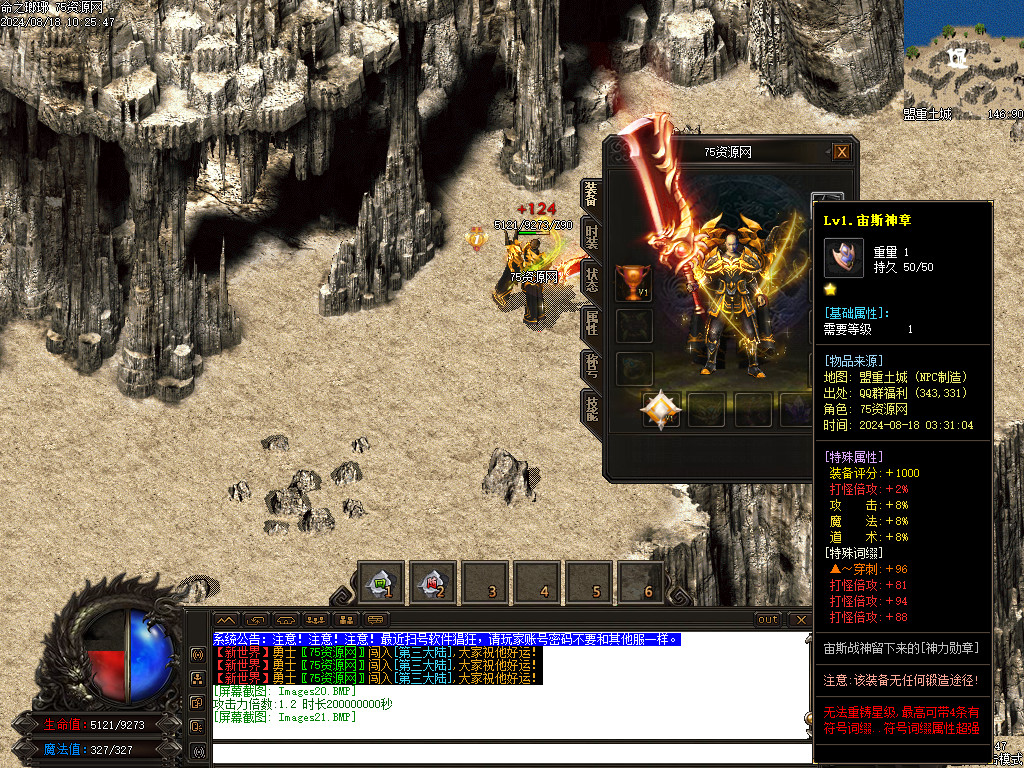Open the 技能 skills tab

[591, 407]
